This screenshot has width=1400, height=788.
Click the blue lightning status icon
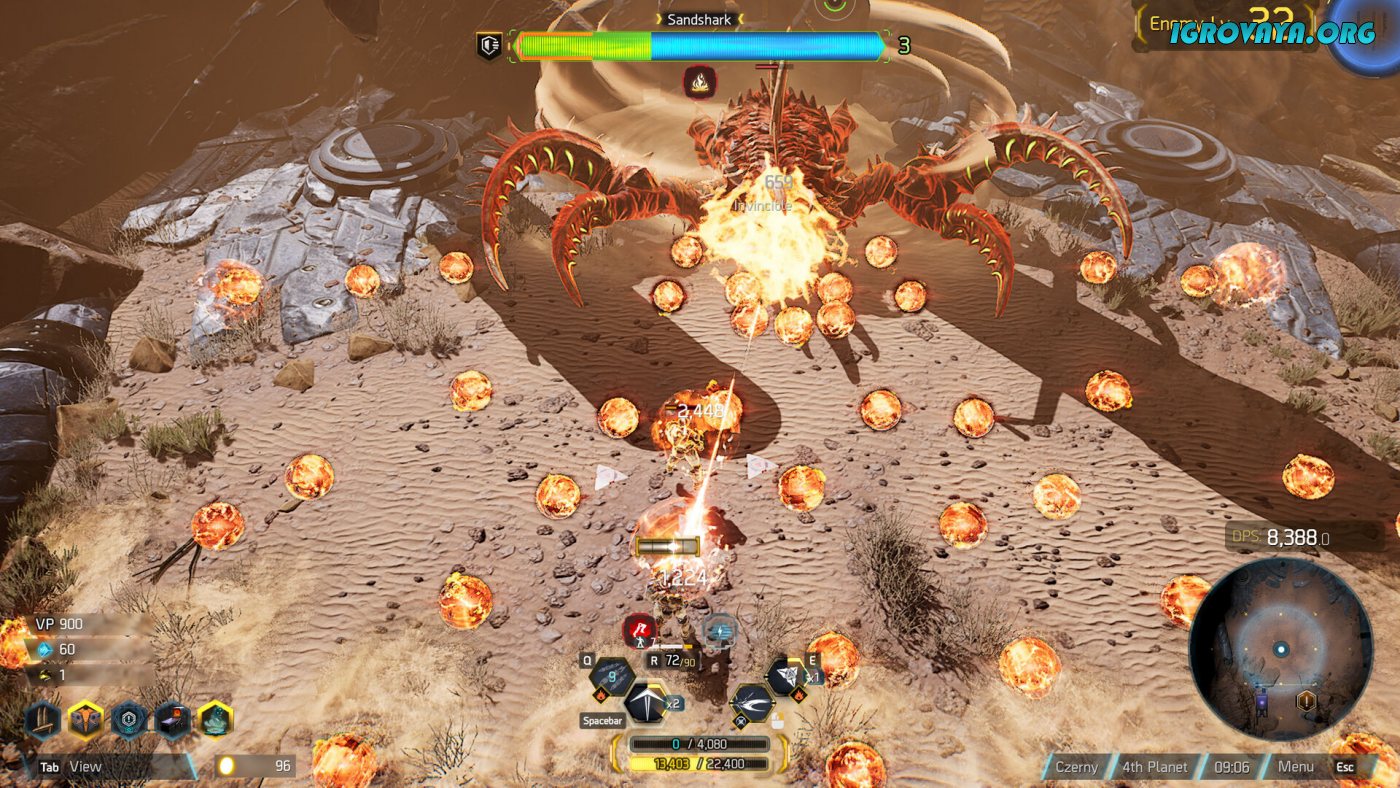click(719, 630)
